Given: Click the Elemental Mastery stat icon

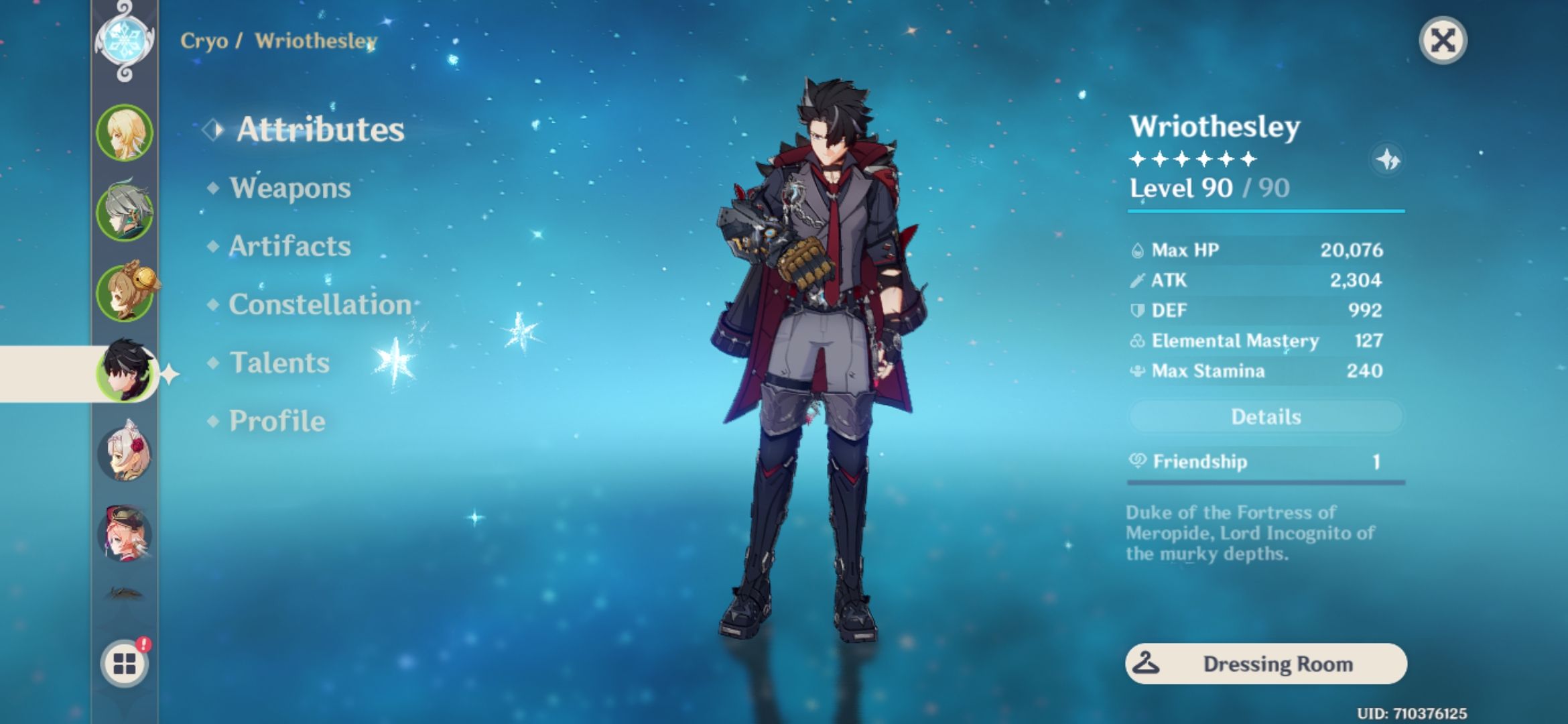Looking at the screenshot, I should pyautogui.click(x=1138, y=341).
